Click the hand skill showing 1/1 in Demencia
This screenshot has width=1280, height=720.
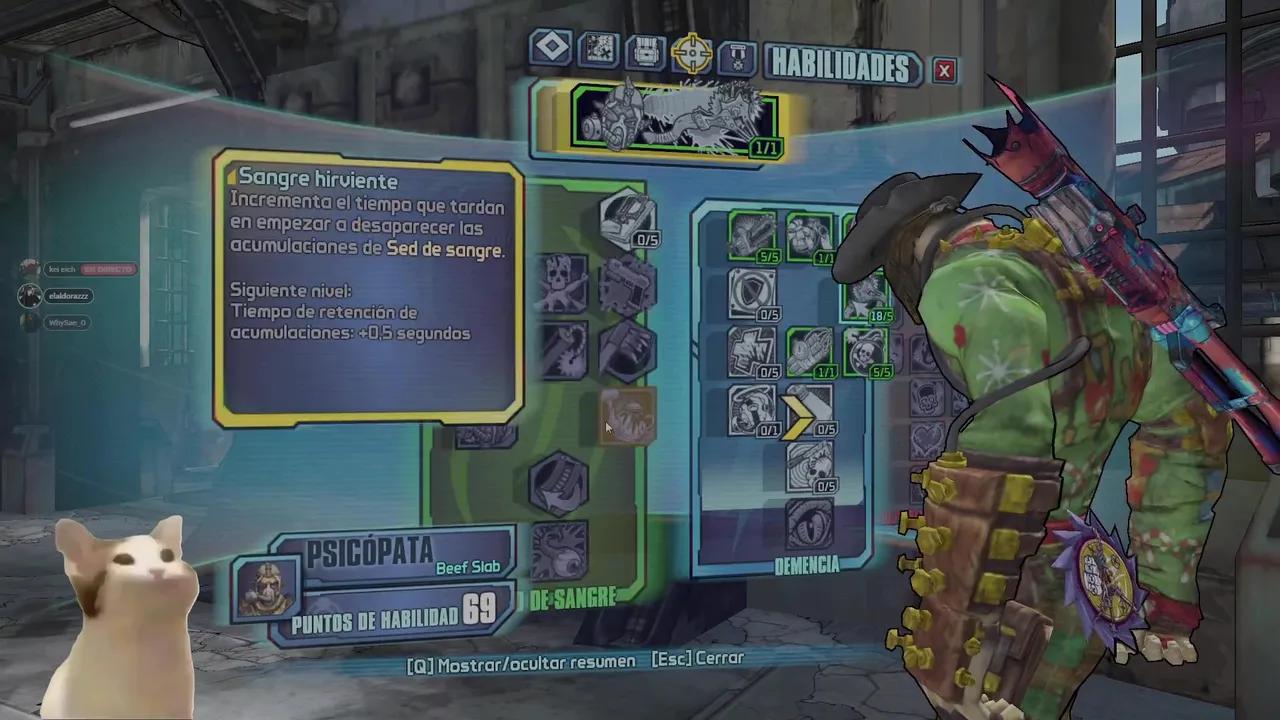click(809, 352)
